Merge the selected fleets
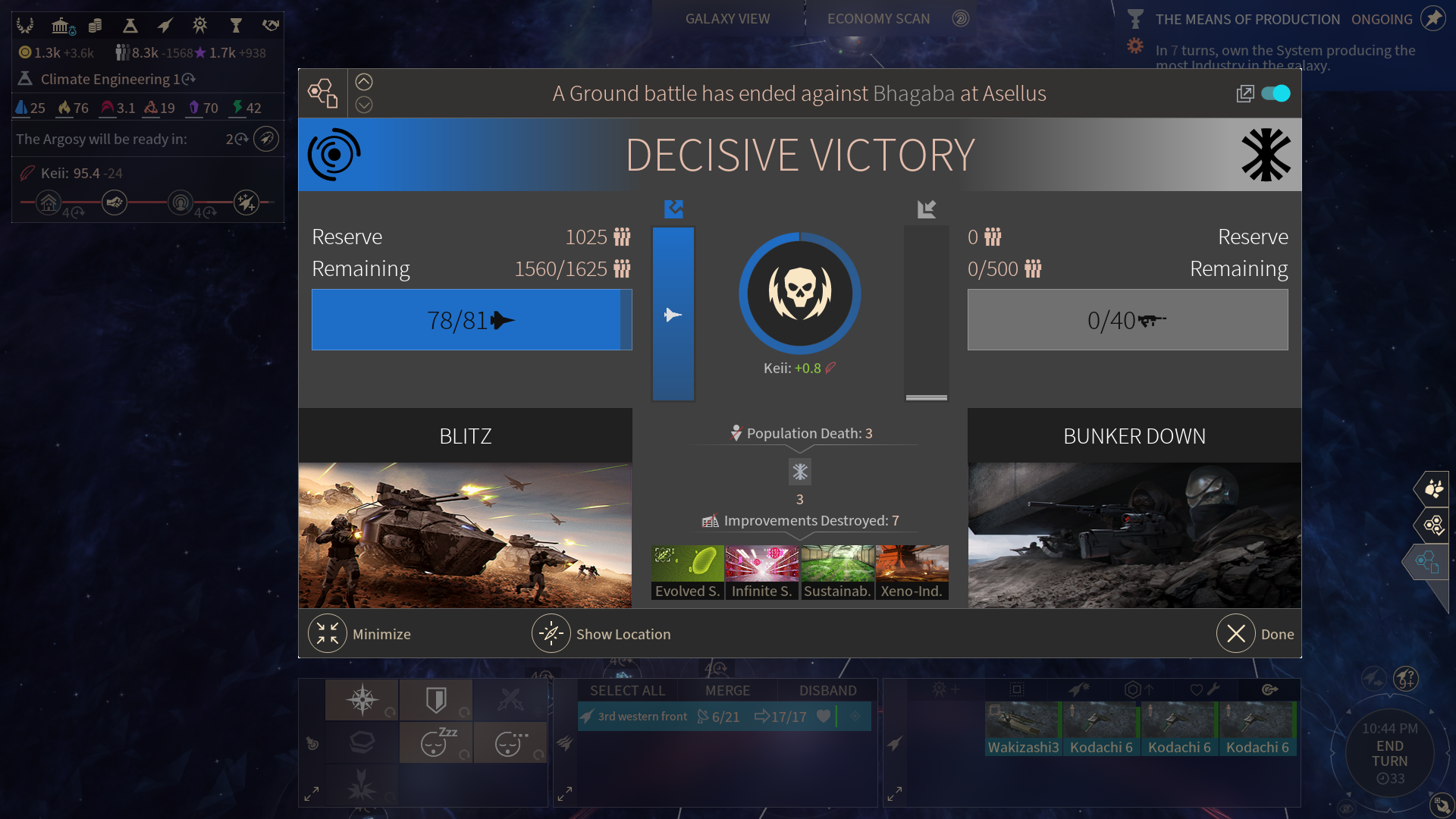1456x819 pixels. (727, 690)
